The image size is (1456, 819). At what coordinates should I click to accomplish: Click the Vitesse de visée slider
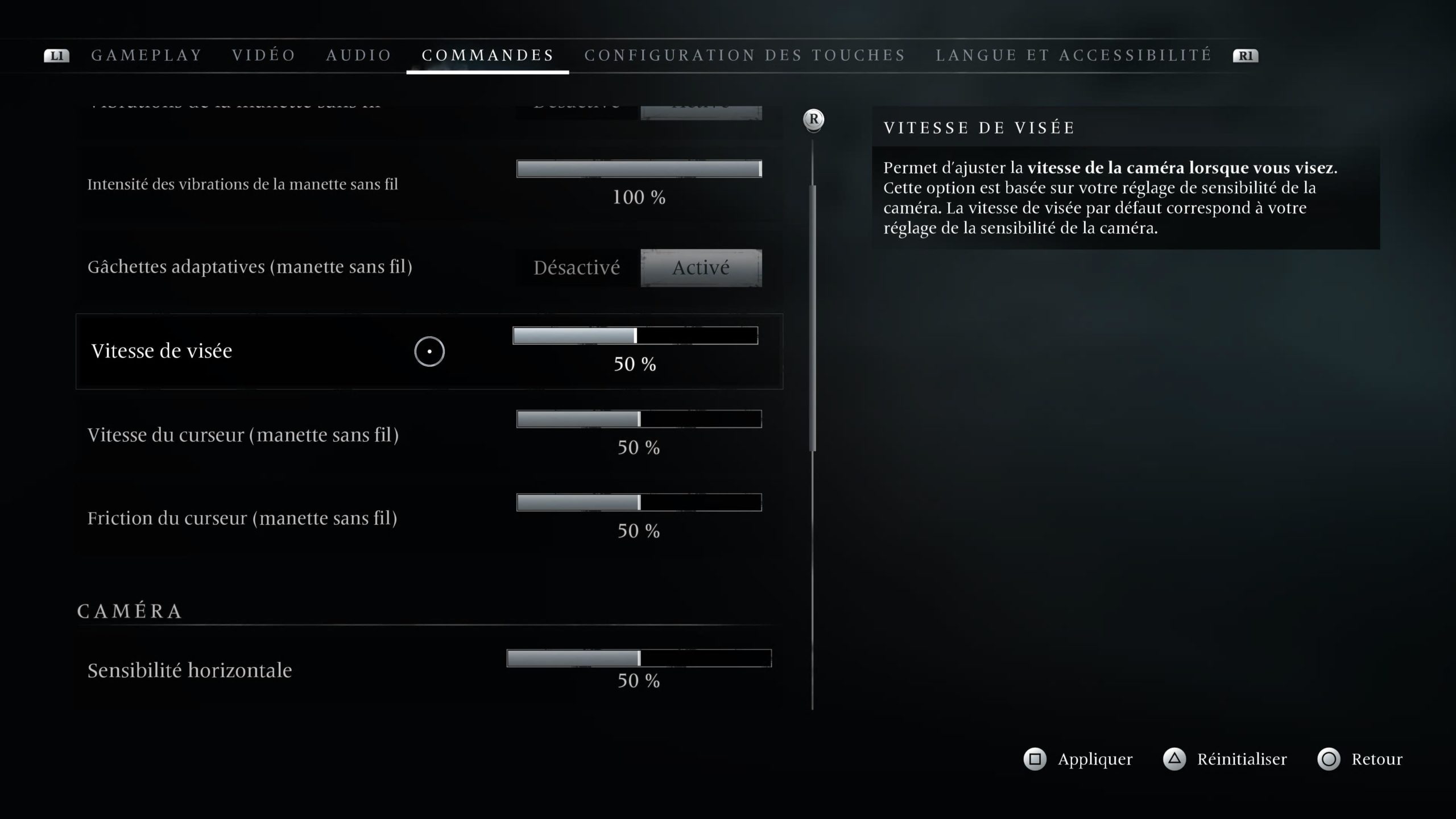coord(635,336)
